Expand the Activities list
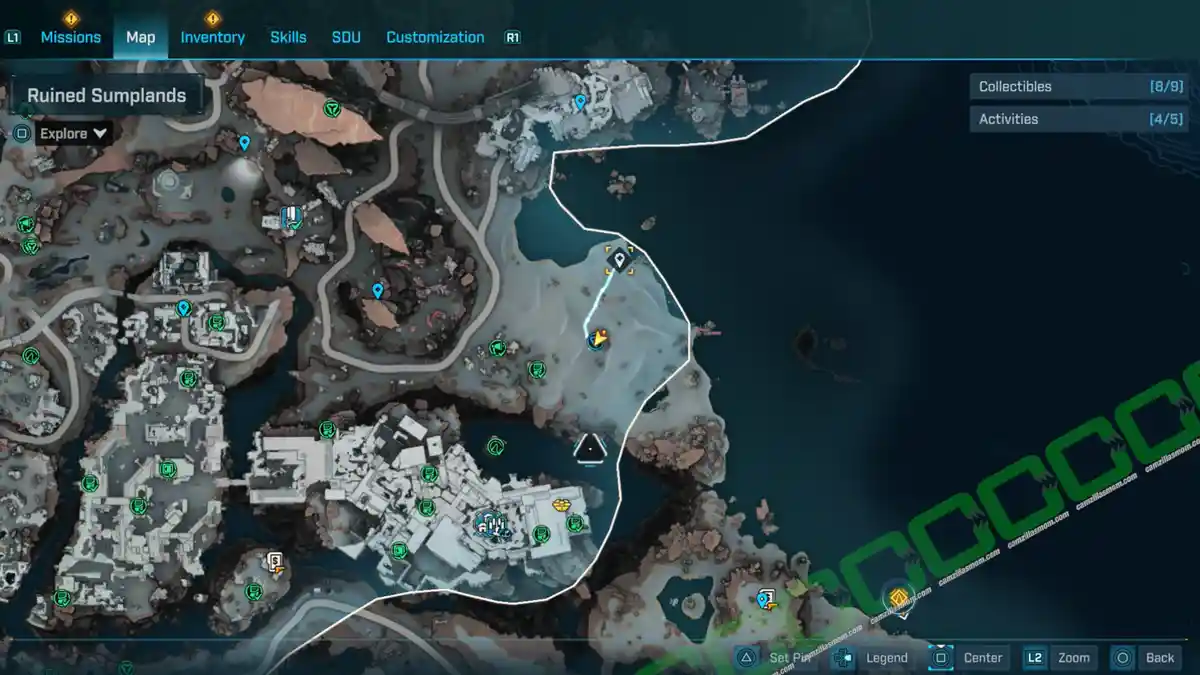1200x675 pixels. (x=1064, y=119)
